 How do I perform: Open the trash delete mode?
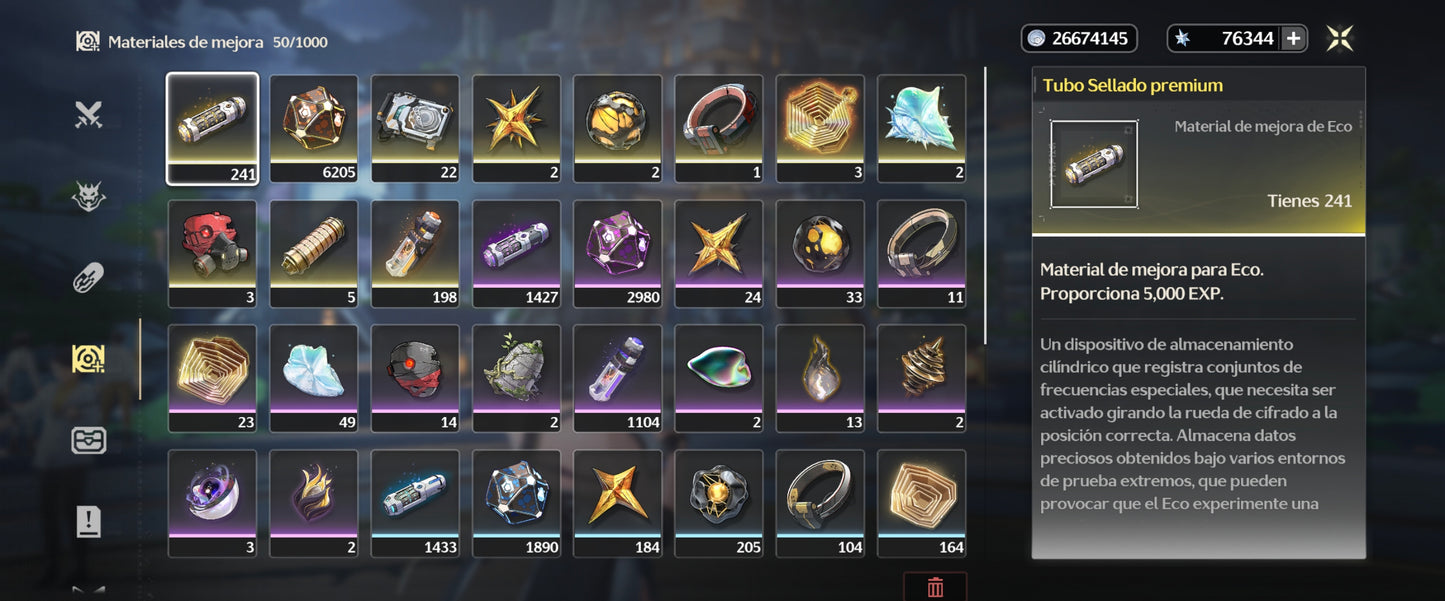coord(935,587)
